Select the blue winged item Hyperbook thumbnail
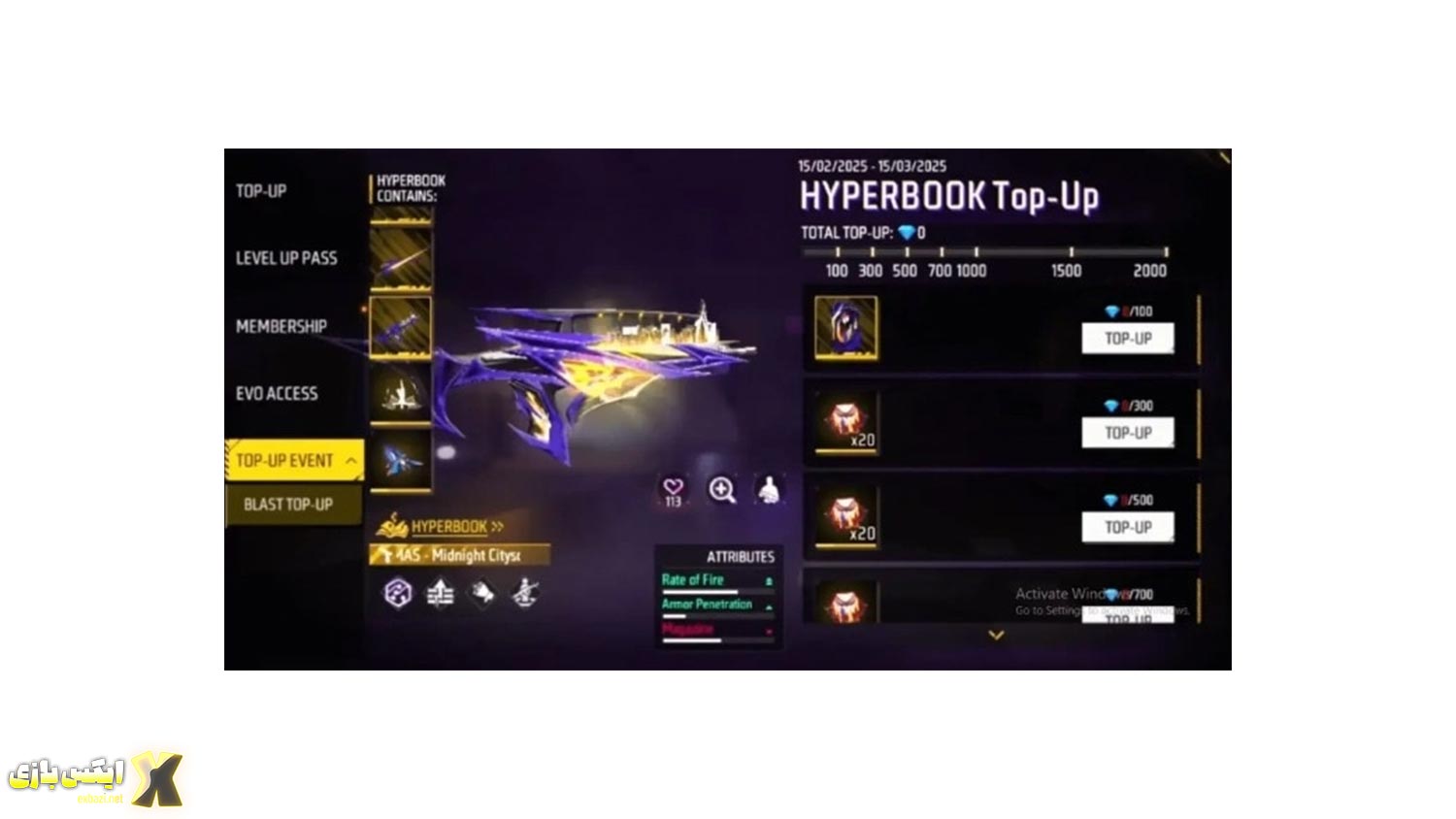Screen dimensions: 1456x819 [x=400, y=461]
